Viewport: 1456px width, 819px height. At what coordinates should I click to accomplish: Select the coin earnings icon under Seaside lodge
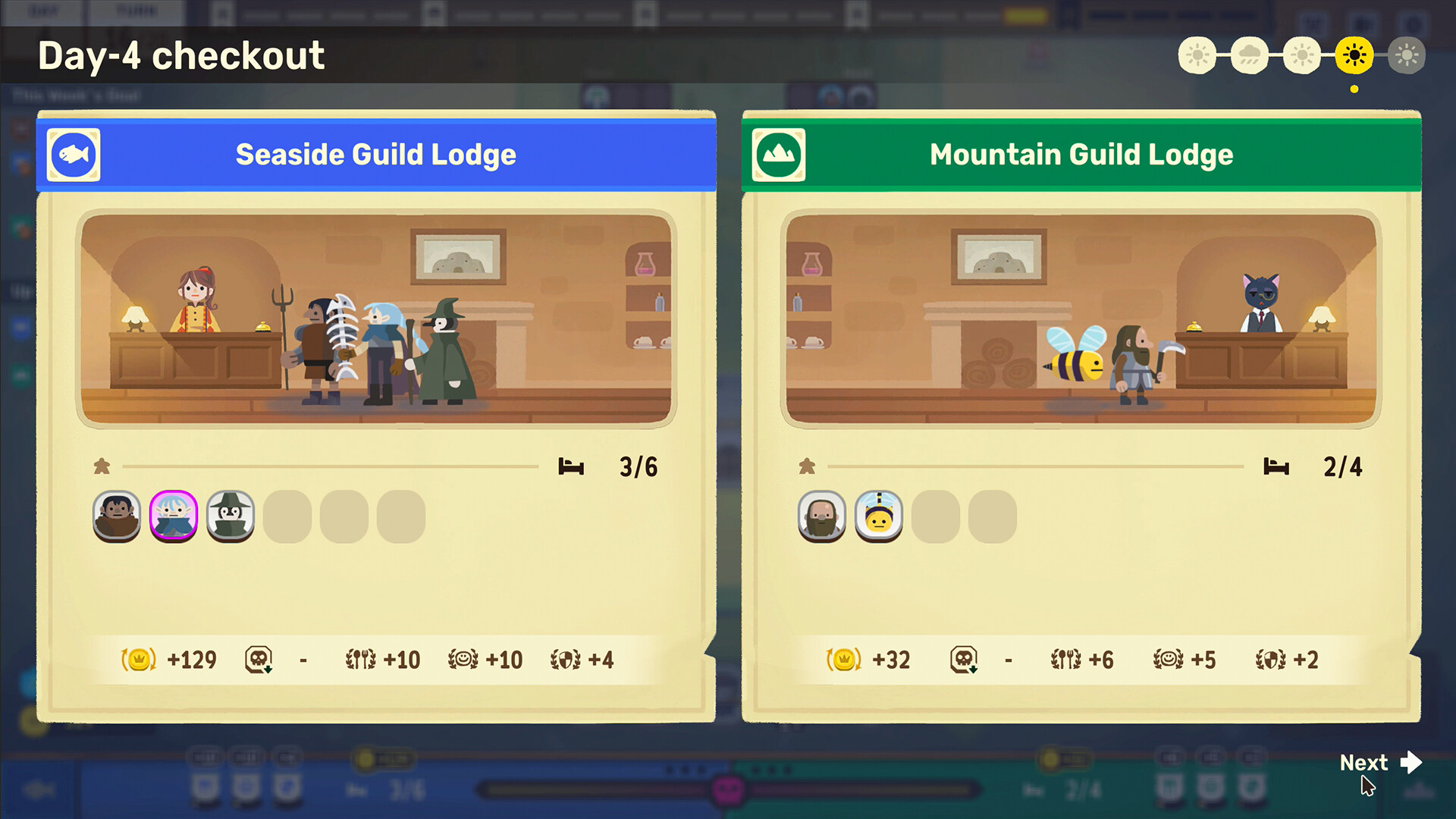pyautogui.click(x=137, y=660)
